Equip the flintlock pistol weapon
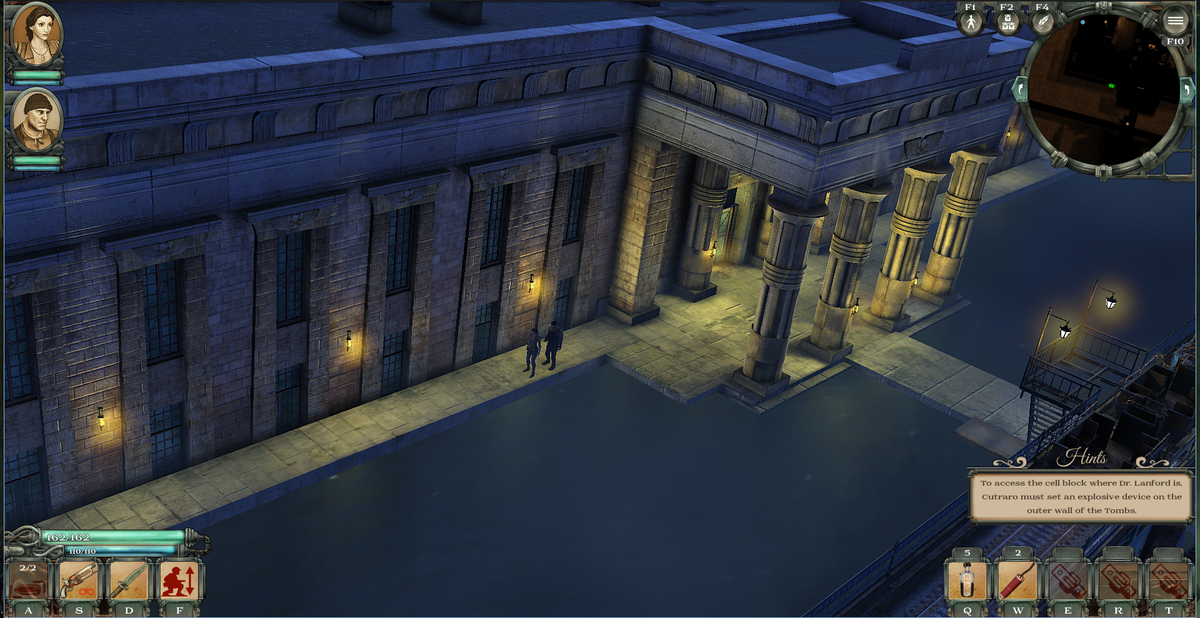Screen dimensions: 1200x618 78,582
